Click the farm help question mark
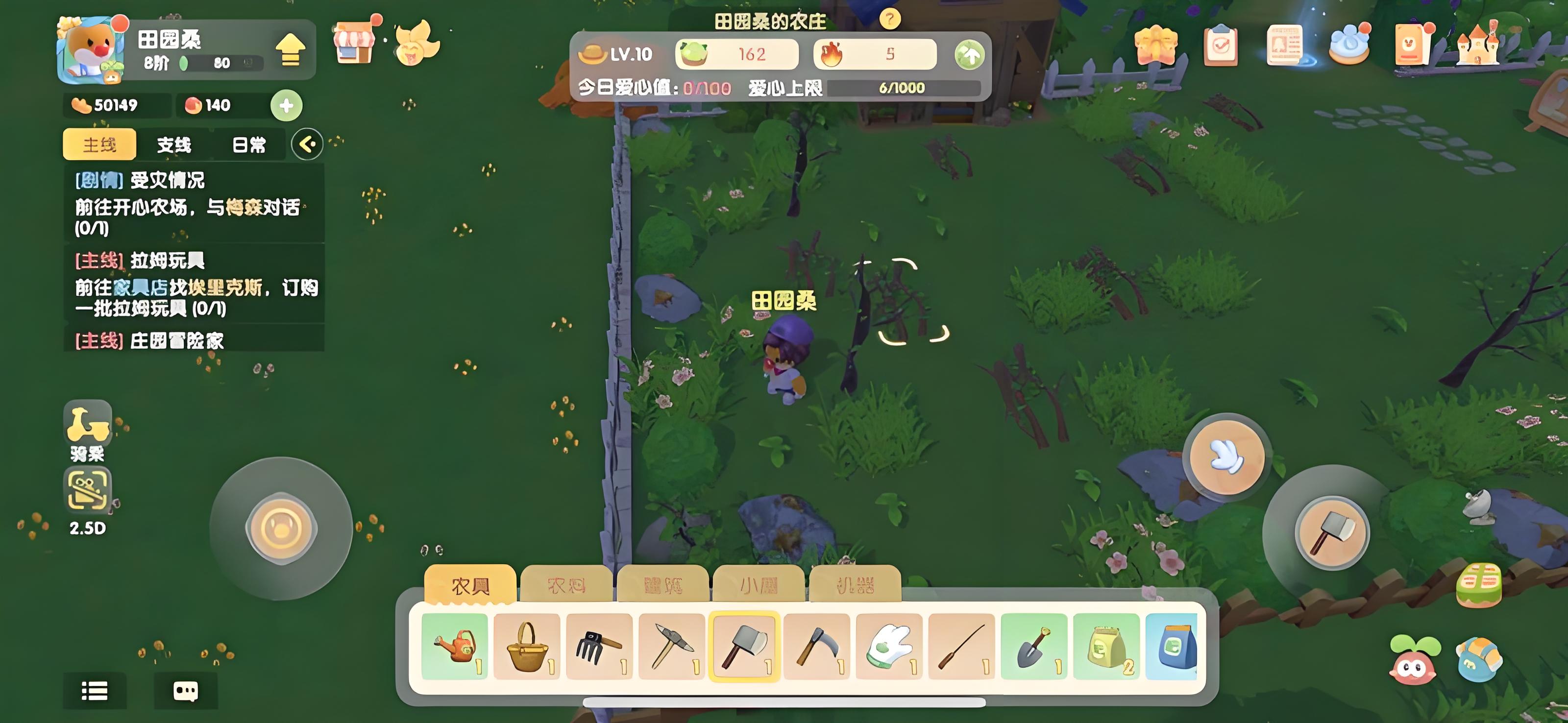 (889, 20)
